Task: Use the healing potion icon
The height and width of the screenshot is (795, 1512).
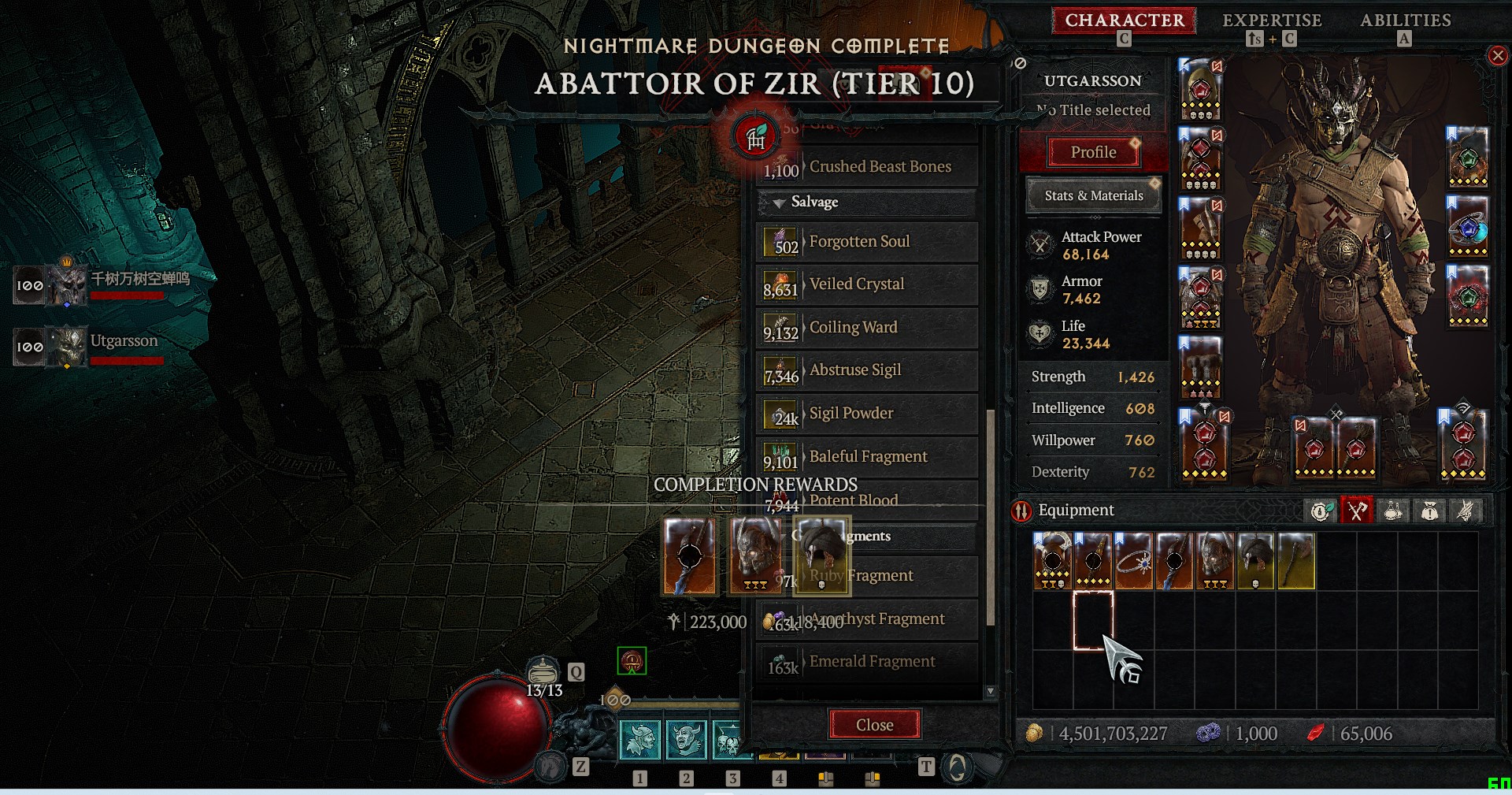Action: (x=543, y=671)
